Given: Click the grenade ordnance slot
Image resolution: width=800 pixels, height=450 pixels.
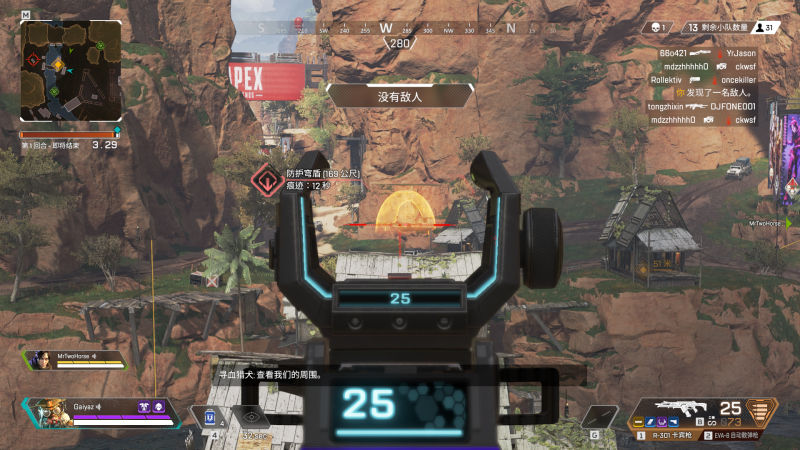Looking at the screenshot, I should pos(601,417).
